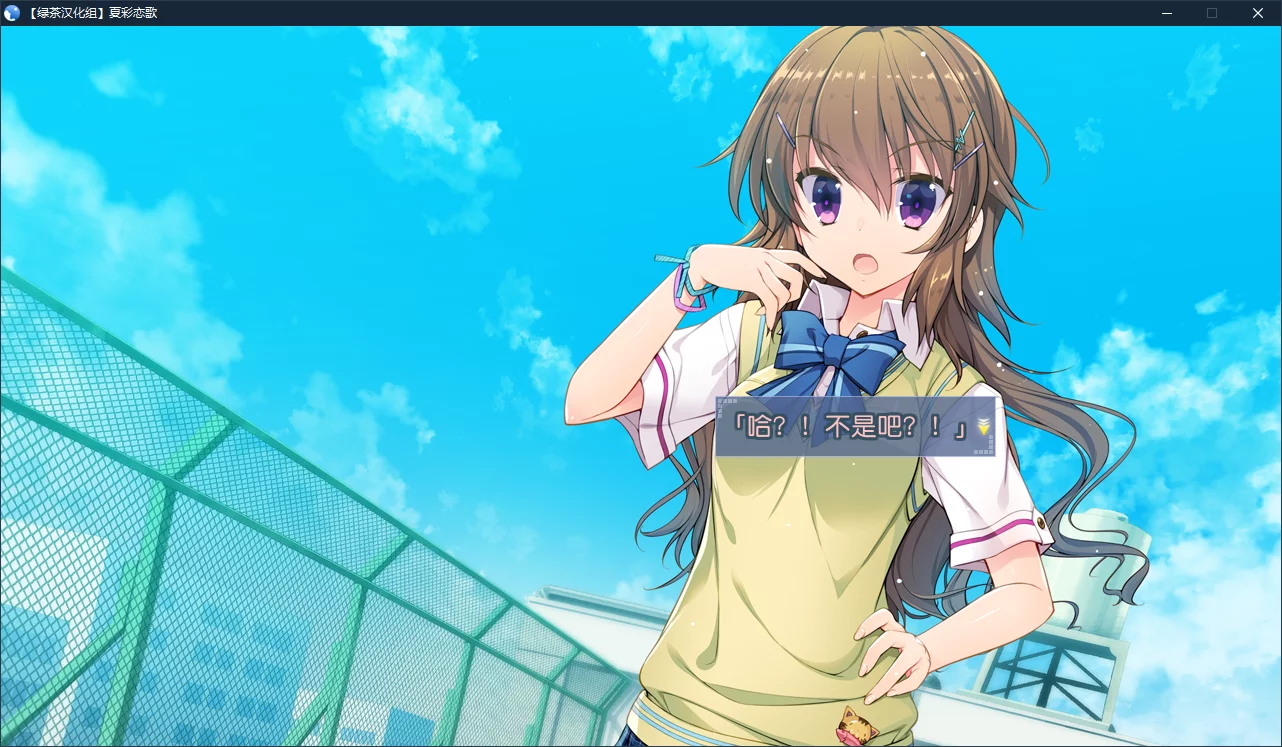Click the maximize button of the game window

(x=1211, y=13)
